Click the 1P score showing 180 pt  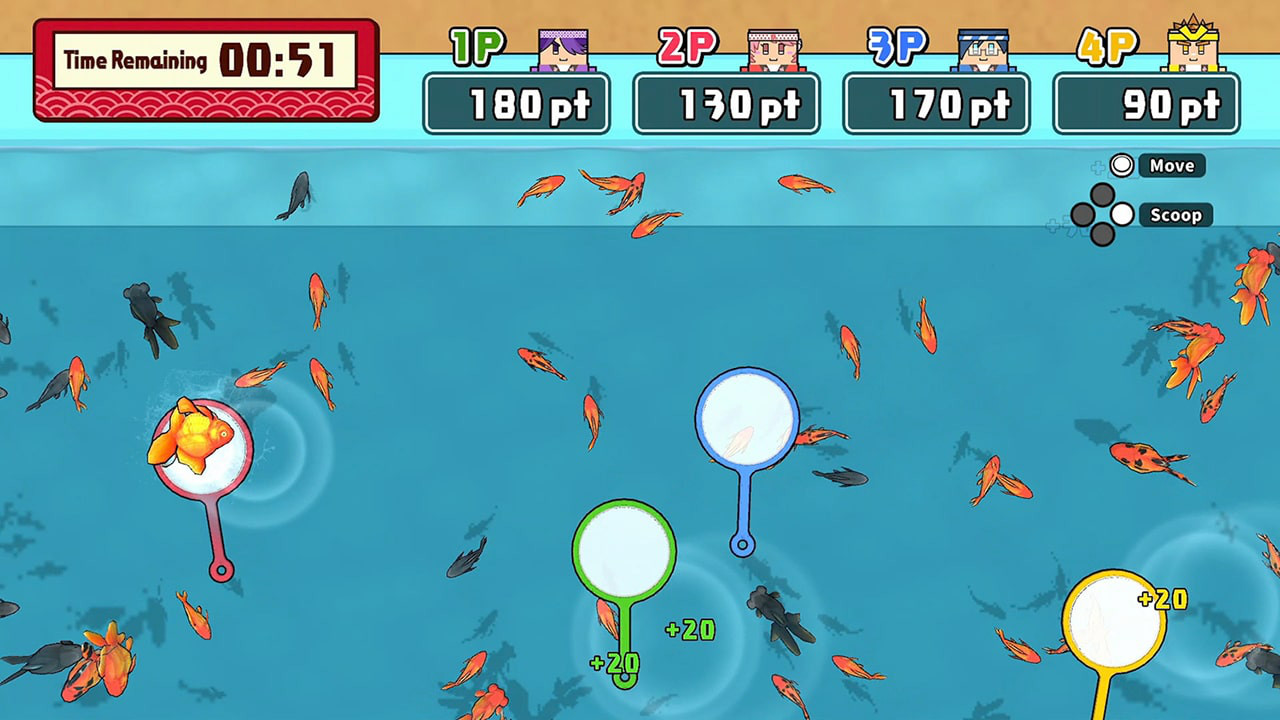pyautogui.click(x=518, y=103)
